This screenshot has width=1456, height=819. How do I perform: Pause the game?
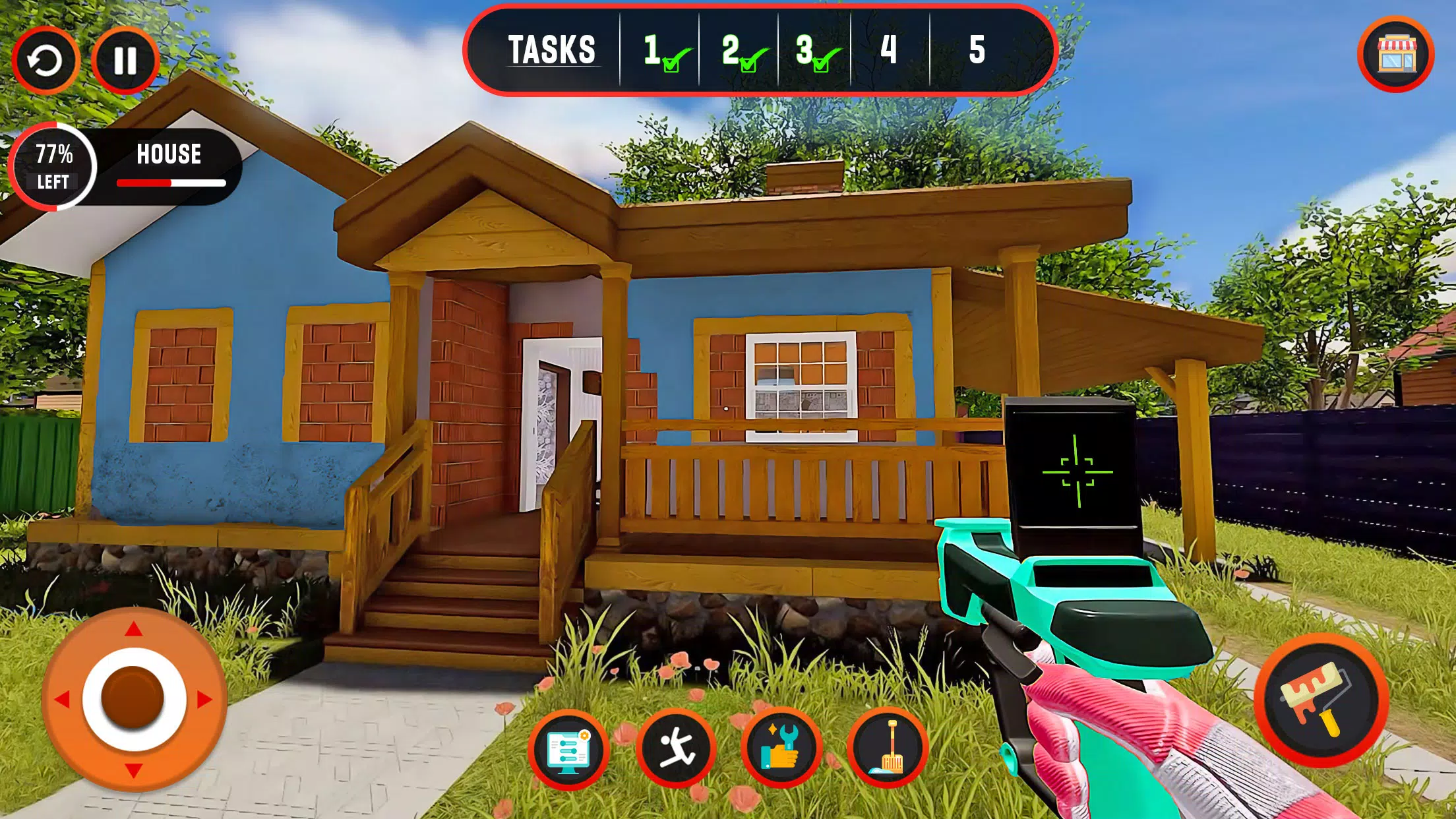(125, 61)
